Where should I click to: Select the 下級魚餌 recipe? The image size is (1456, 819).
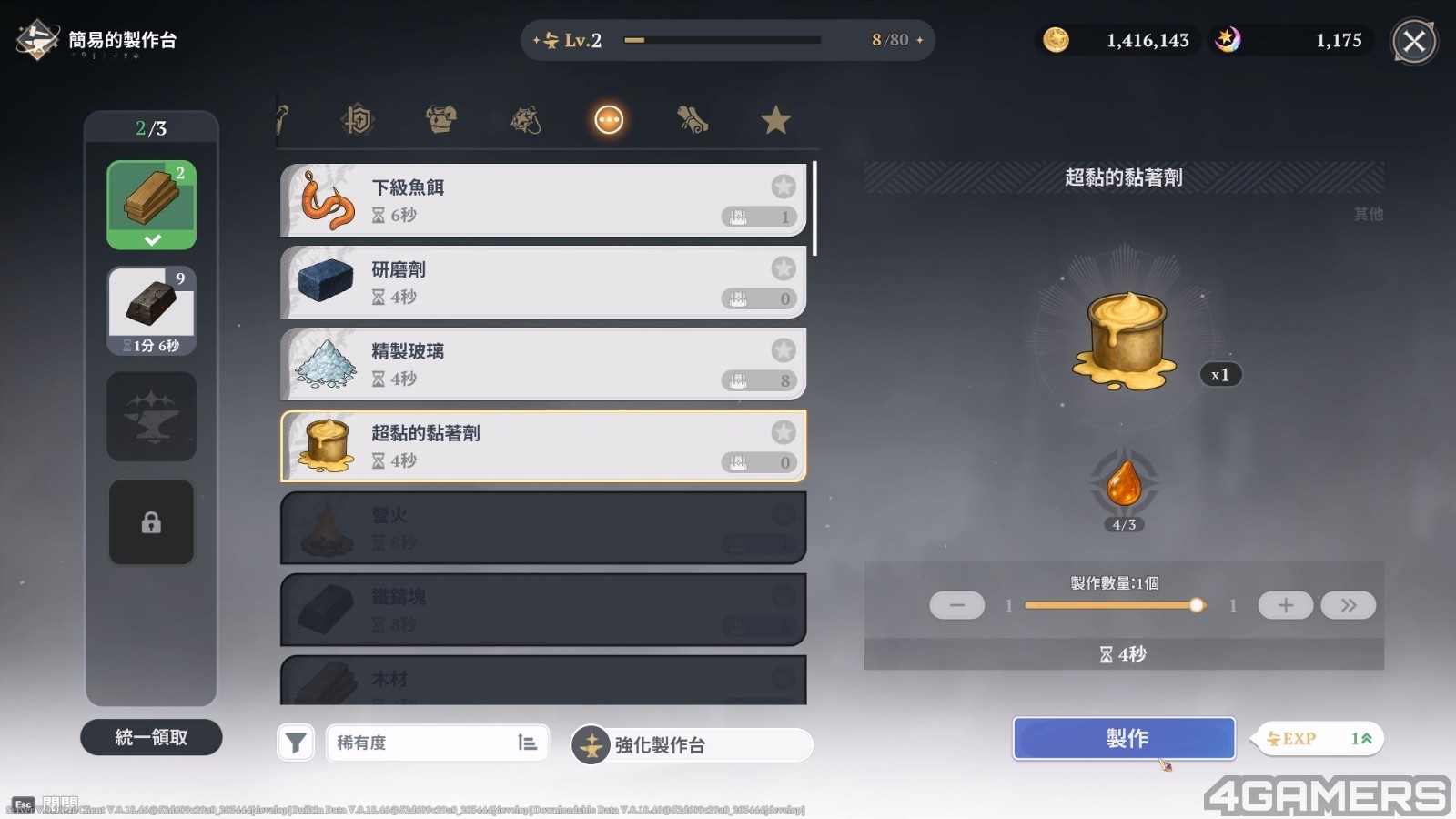tap(543, 200)
